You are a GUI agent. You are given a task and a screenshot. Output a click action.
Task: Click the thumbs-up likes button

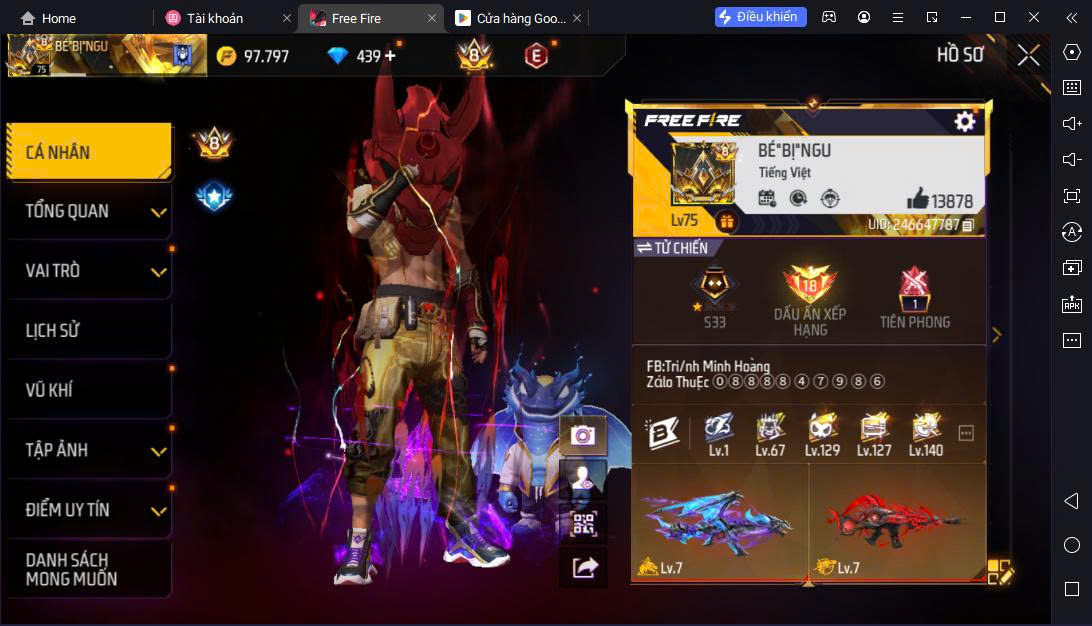click(917, 198)
